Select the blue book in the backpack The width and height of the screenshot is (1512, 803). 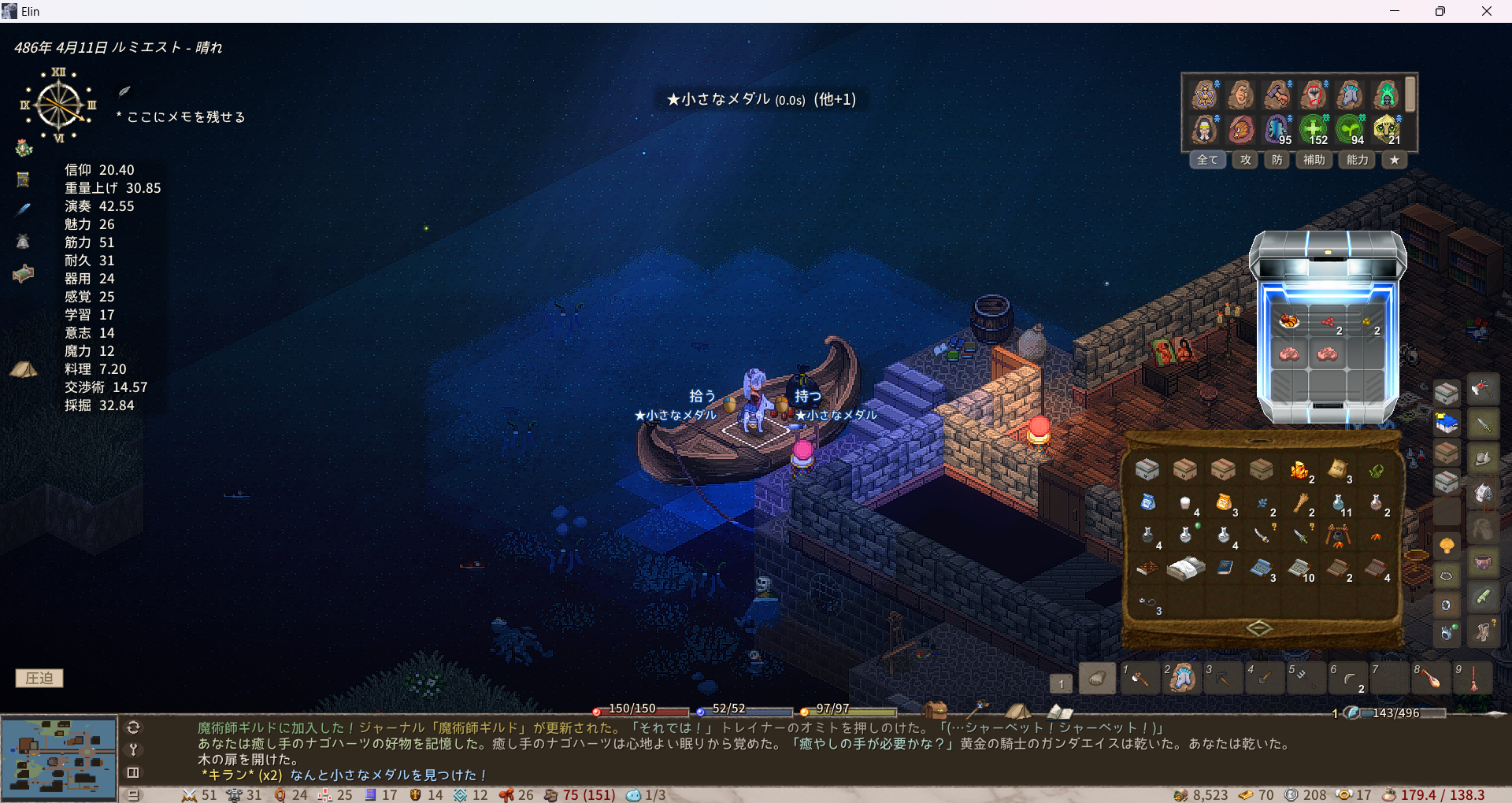pyautogui.click(x=1225, y=567)
